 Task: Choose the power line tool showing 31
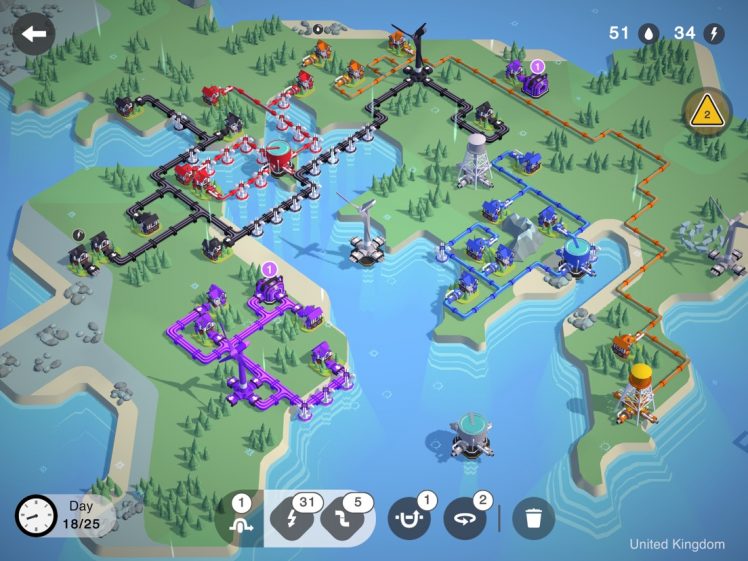[x=293, y=518]
